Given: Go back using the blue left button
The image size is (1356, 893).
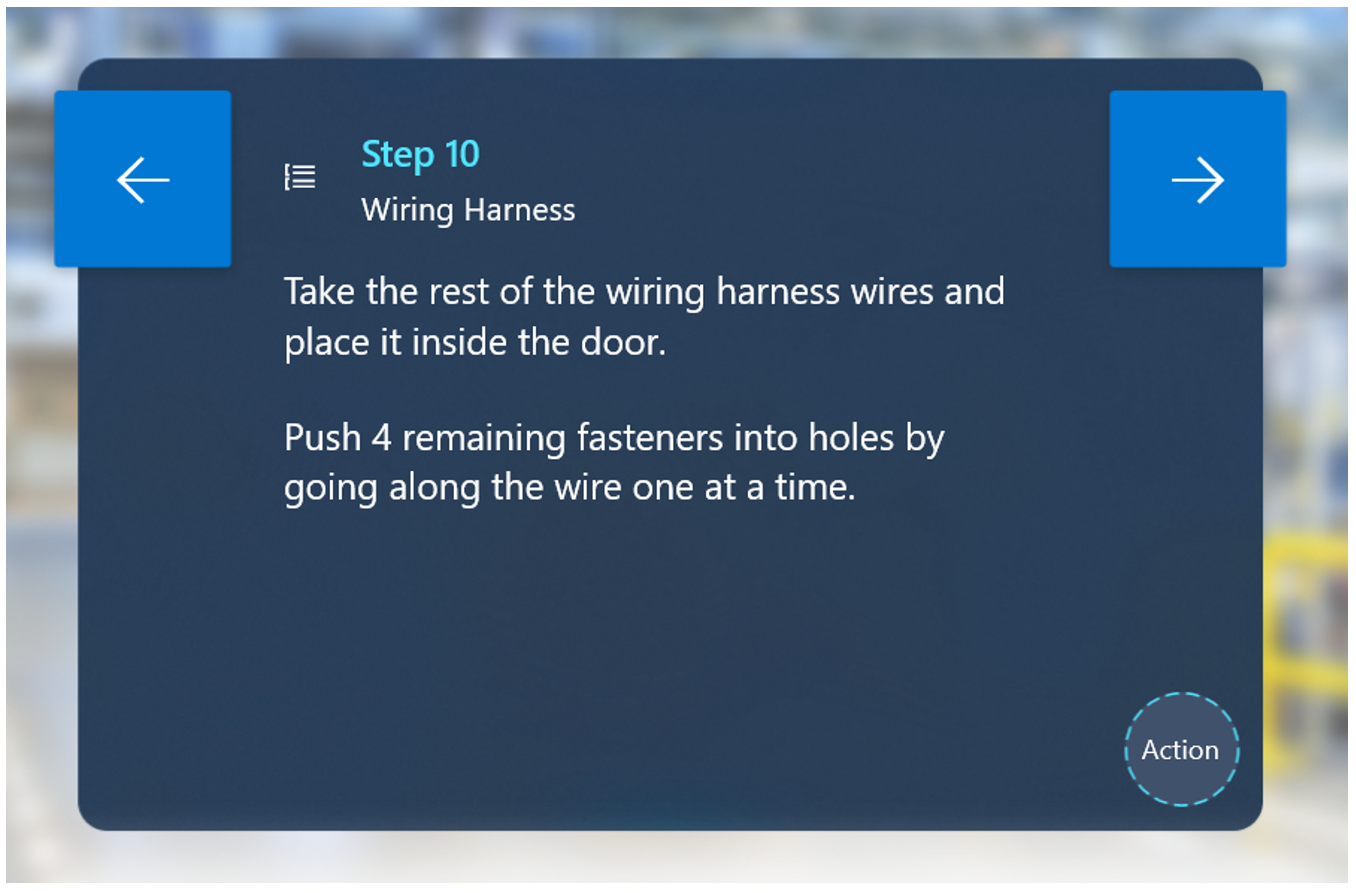Looking at the screenshot, I should [142, 177].
